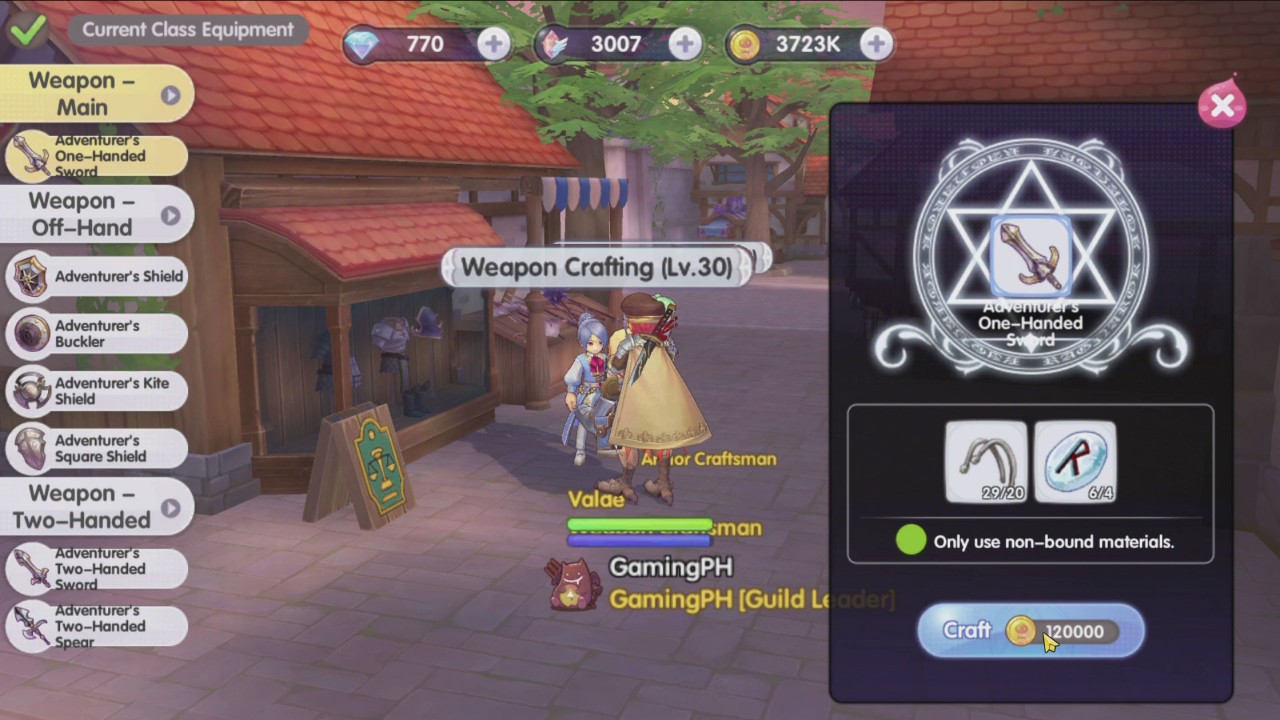Toggle Current Class Equipment checkmark
Image resolution: width=1280 pixels, height=720 pixels.
pyautogui.click(x=27, y=29)
